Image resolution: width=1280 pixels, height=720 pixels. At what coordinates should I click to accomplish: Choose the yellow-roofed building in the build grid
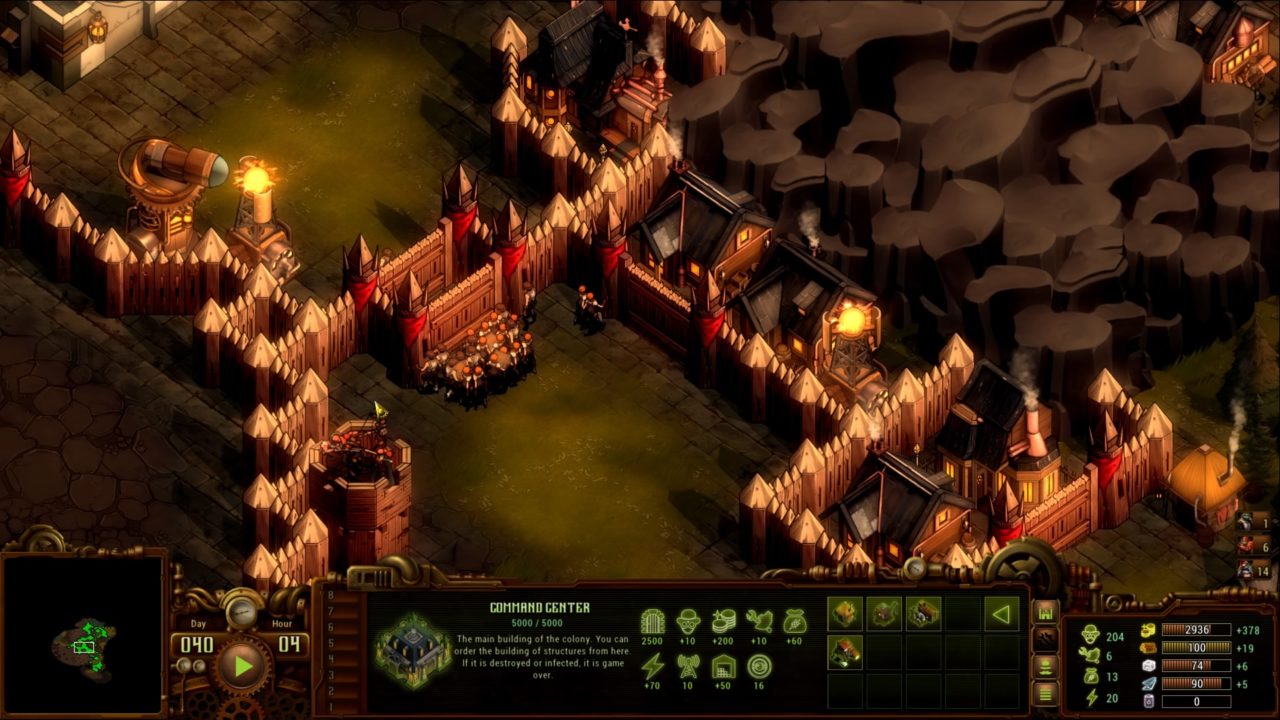pyautogui.click(x=845, y=613)
